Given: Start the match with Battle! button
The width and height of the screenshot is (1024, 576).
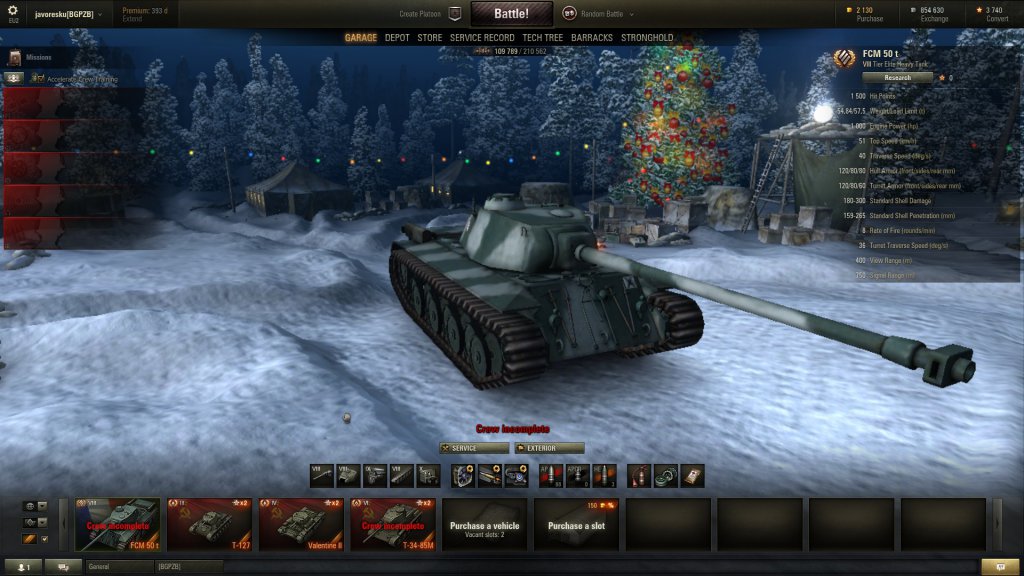Looking at the screenshot, I should coord(511,14).
